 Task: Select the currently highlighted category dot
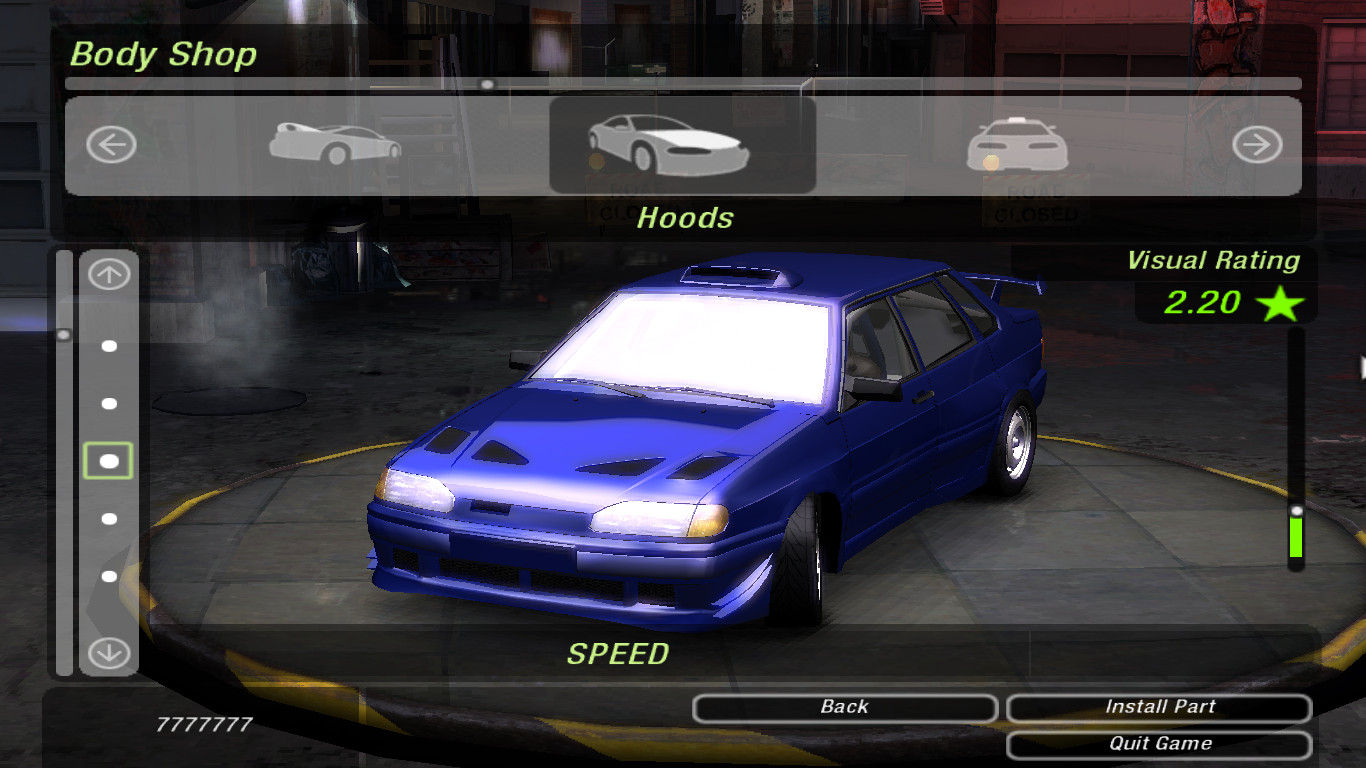click(x=107, y=462)
